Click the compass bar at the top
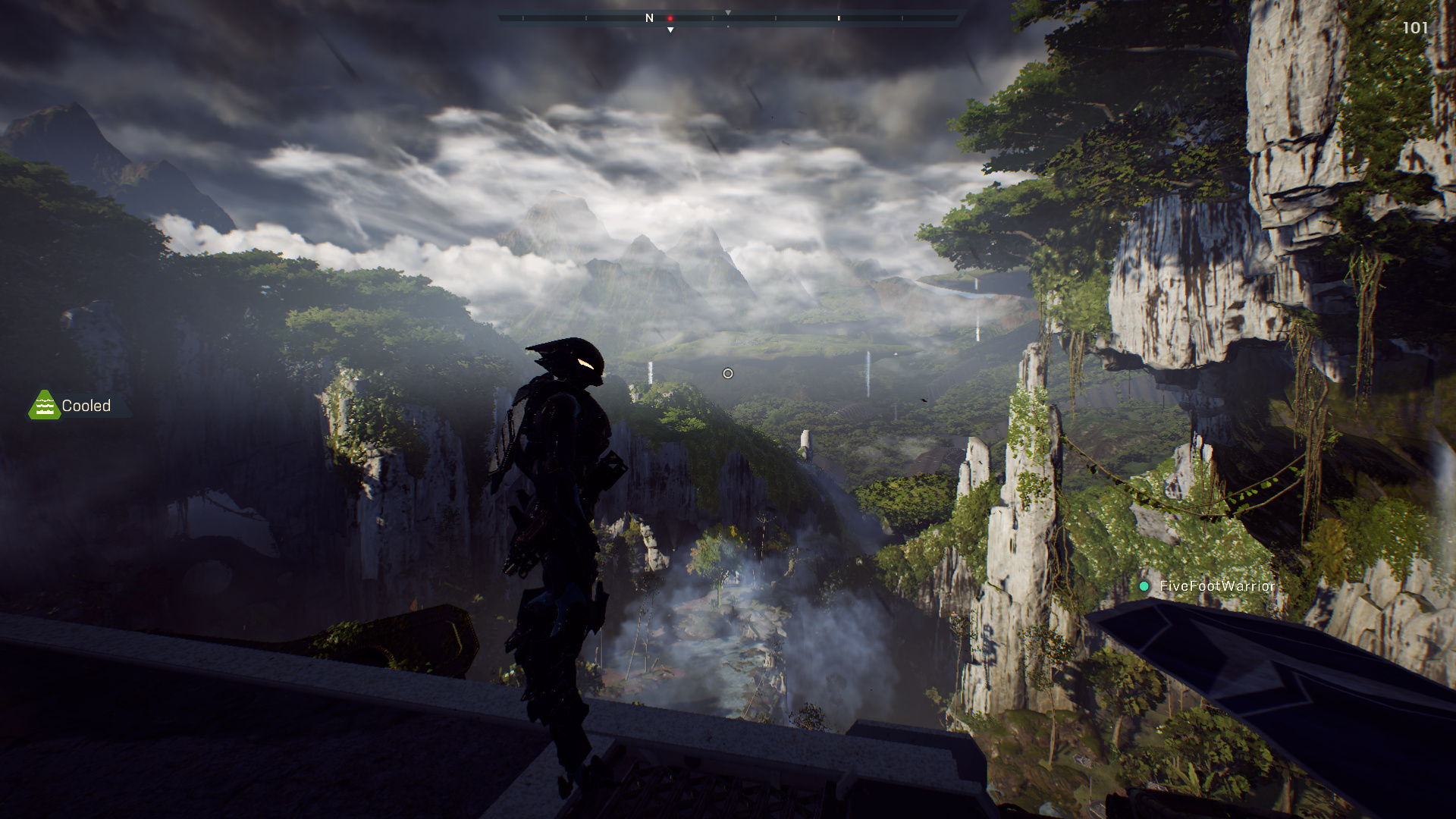1456x819 pixels. [730, 17]
